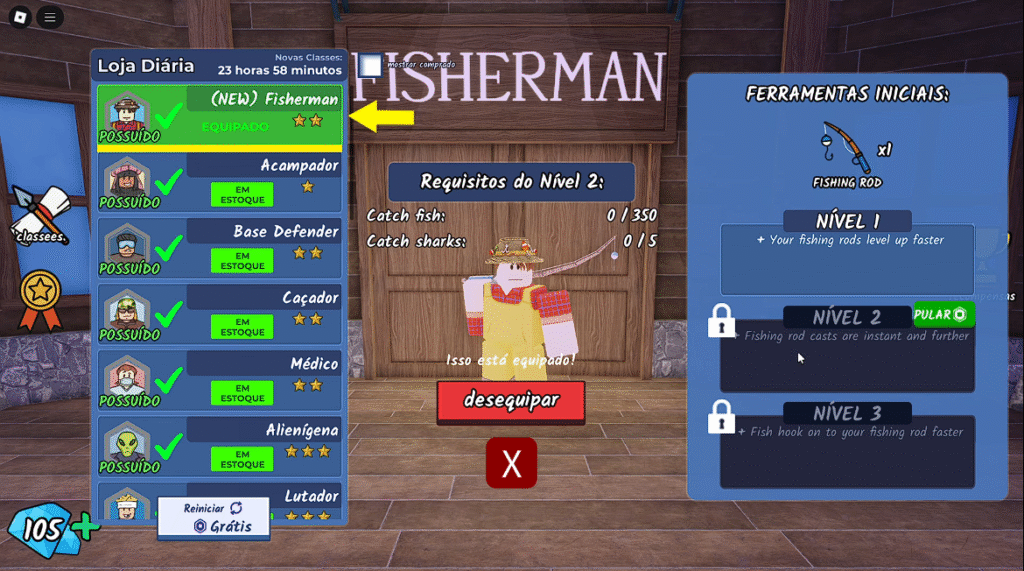Close the class shop with the X
This screenshot has height=571, width=1024.
coord(511,463)
